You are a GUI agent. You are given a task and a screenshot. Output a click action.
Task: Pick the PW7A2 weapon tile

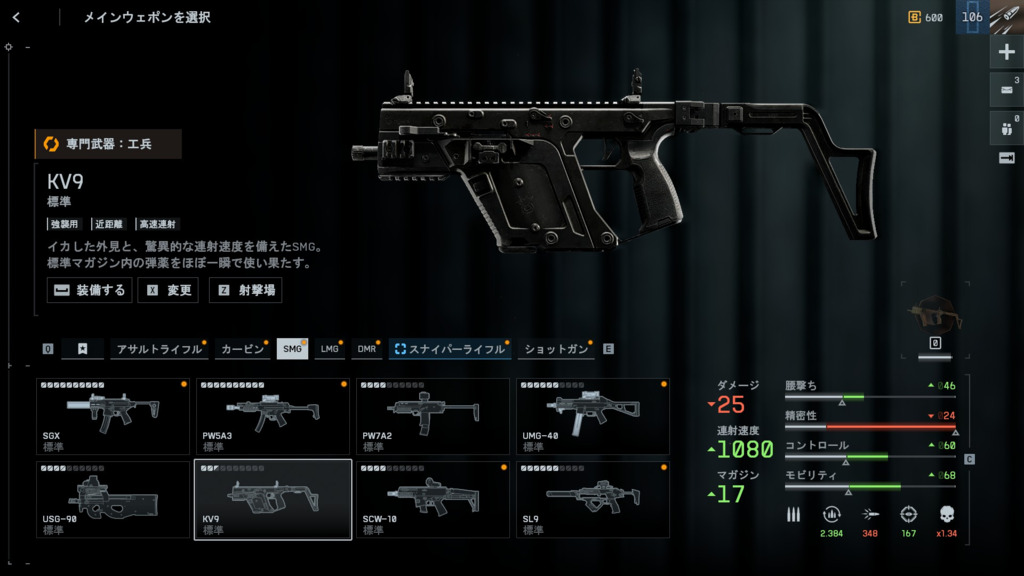tap(433, 417)
